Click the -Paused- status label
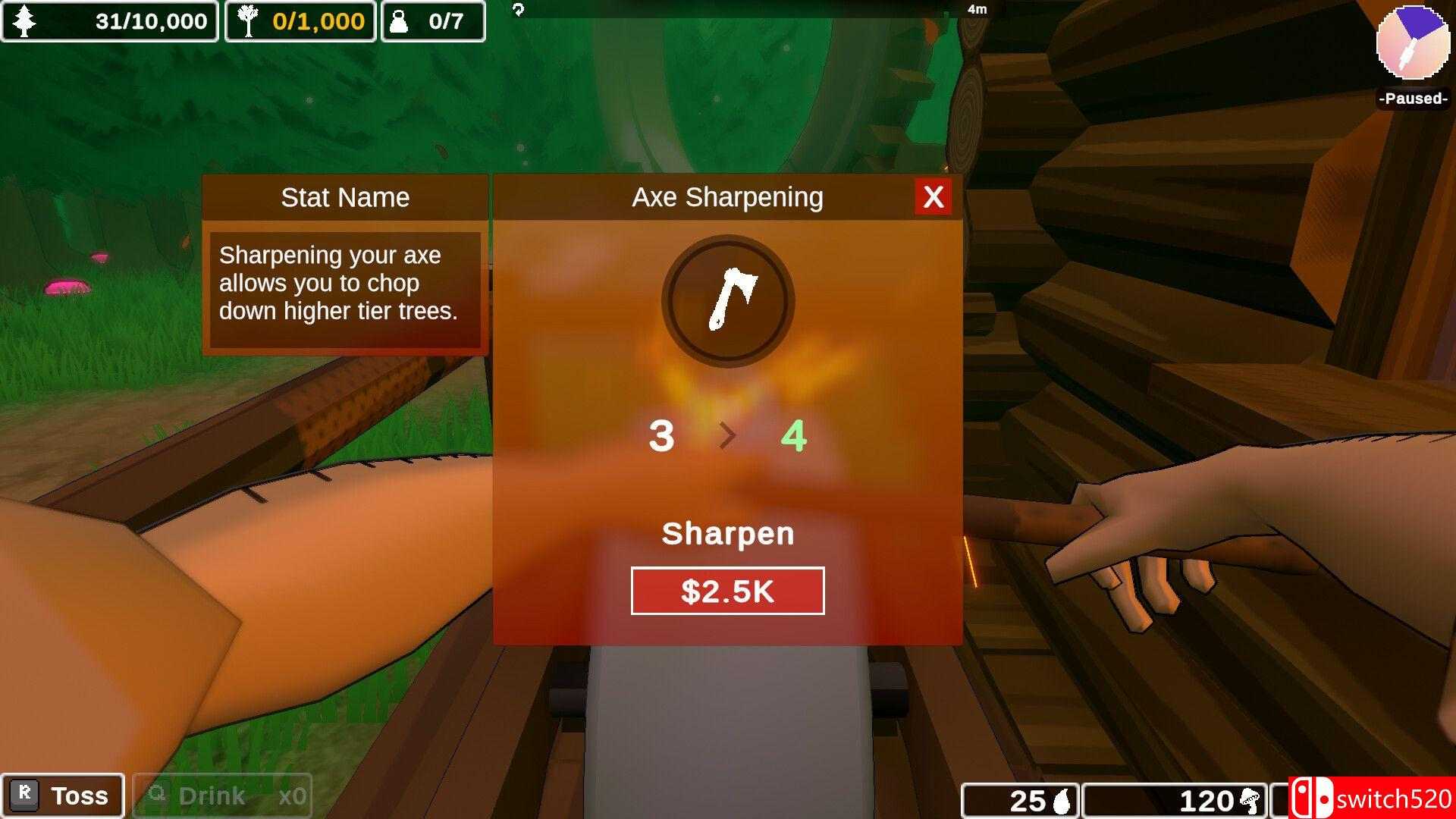 tap(1411, 98)
